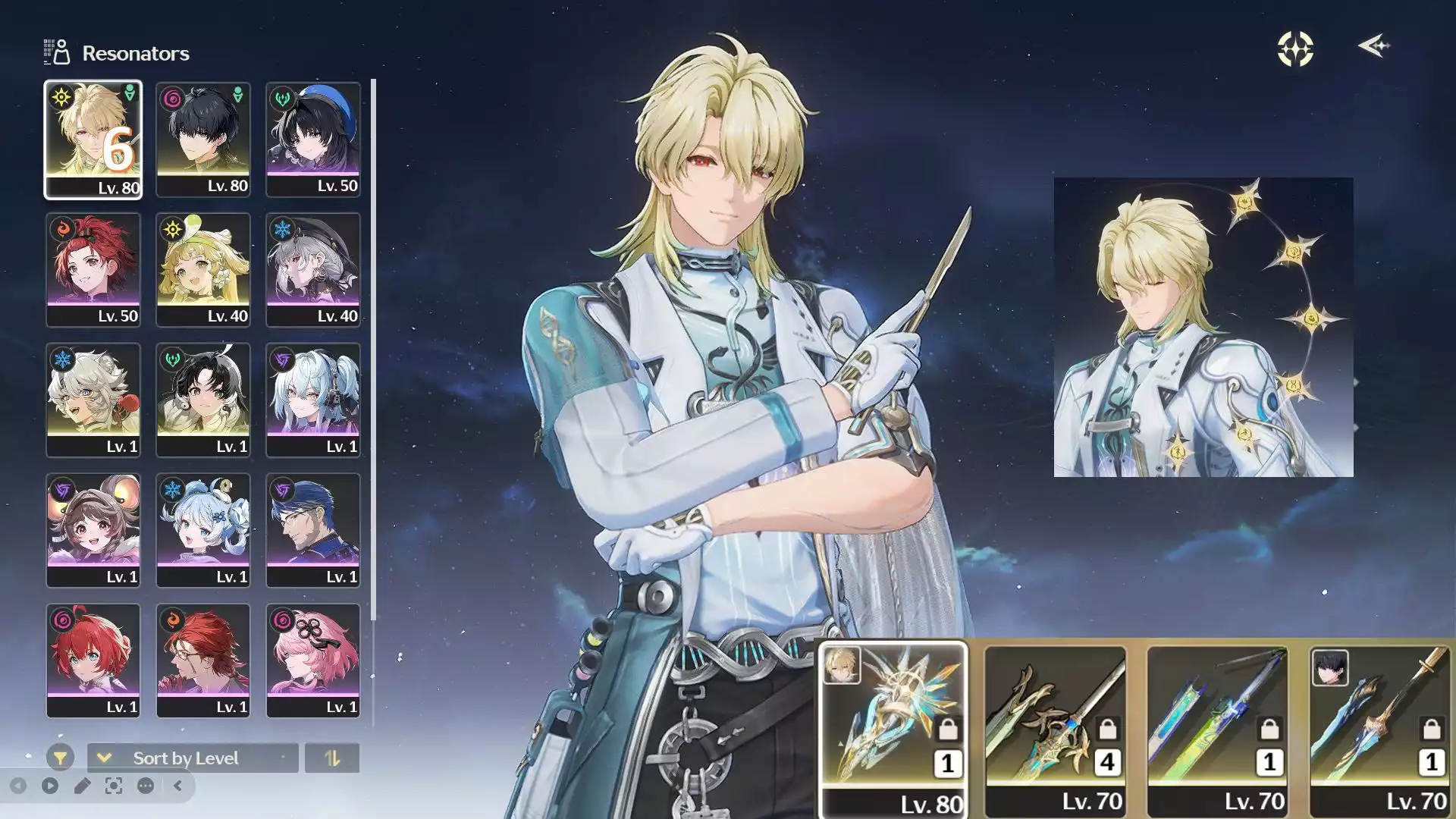
Task: Choose the black-haired male resonator at Lv. 80
Action: point(202,140)
